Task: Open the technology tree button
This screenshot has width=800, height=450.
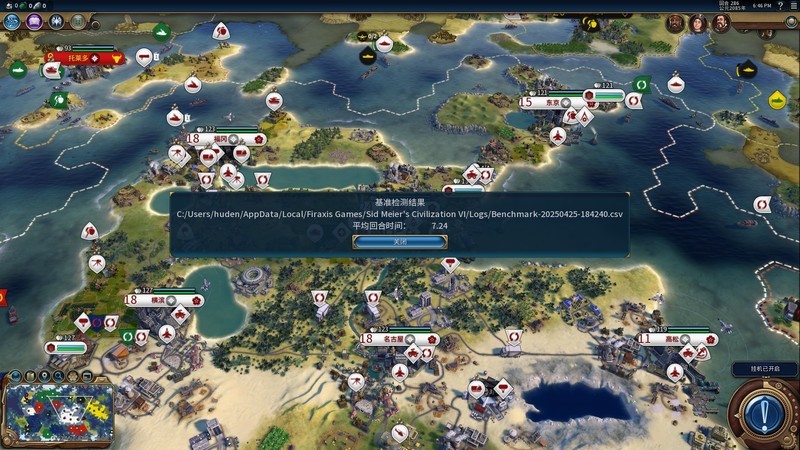Action: pos(13,20)
